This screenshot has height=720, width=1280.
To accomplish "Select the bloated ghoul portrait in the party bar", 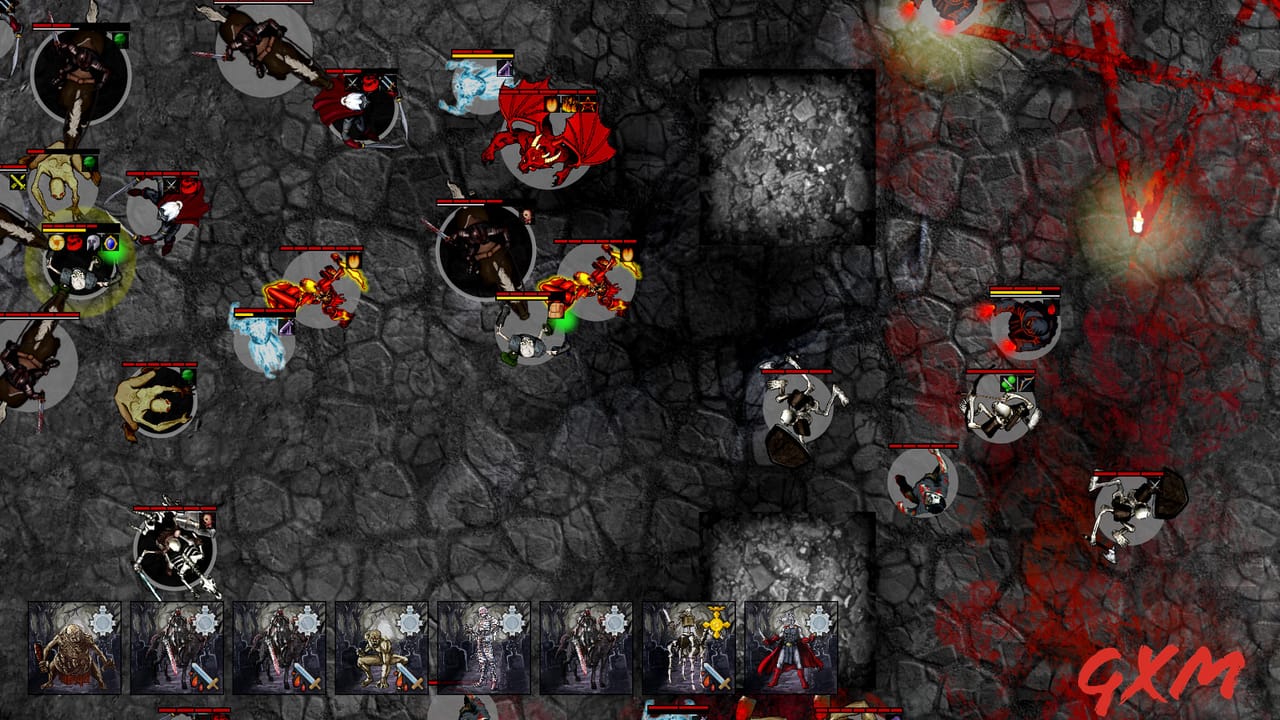I will point(70,650).
